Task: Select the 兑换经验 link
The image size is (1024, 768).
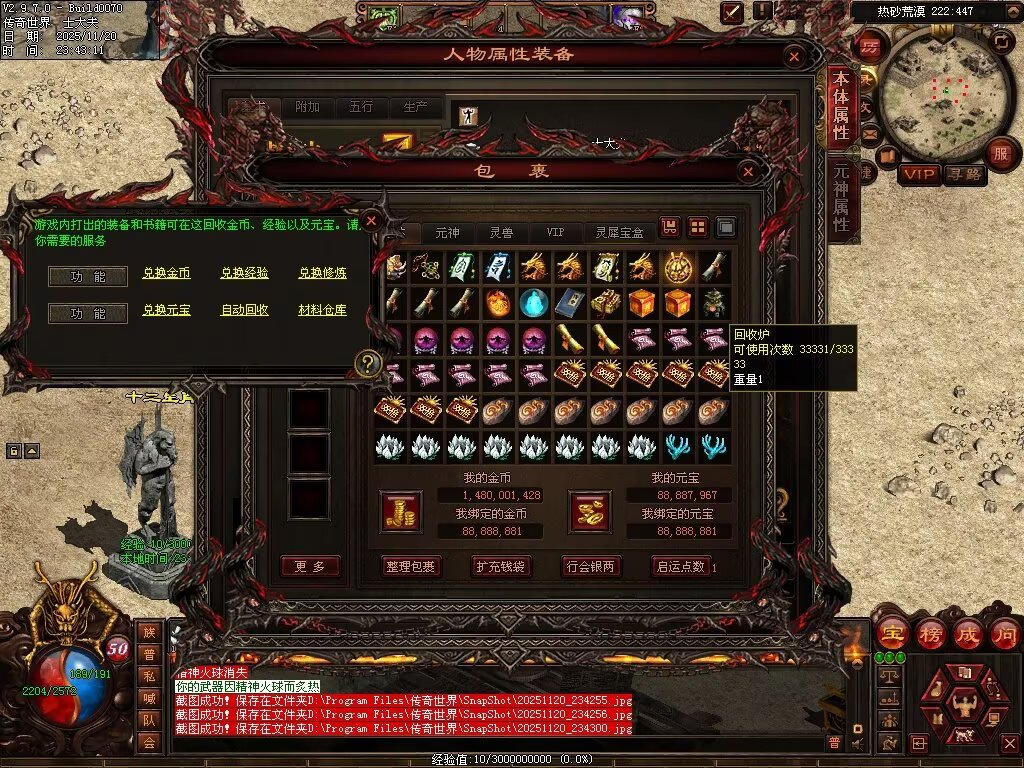Action: [x=244, y=273]
